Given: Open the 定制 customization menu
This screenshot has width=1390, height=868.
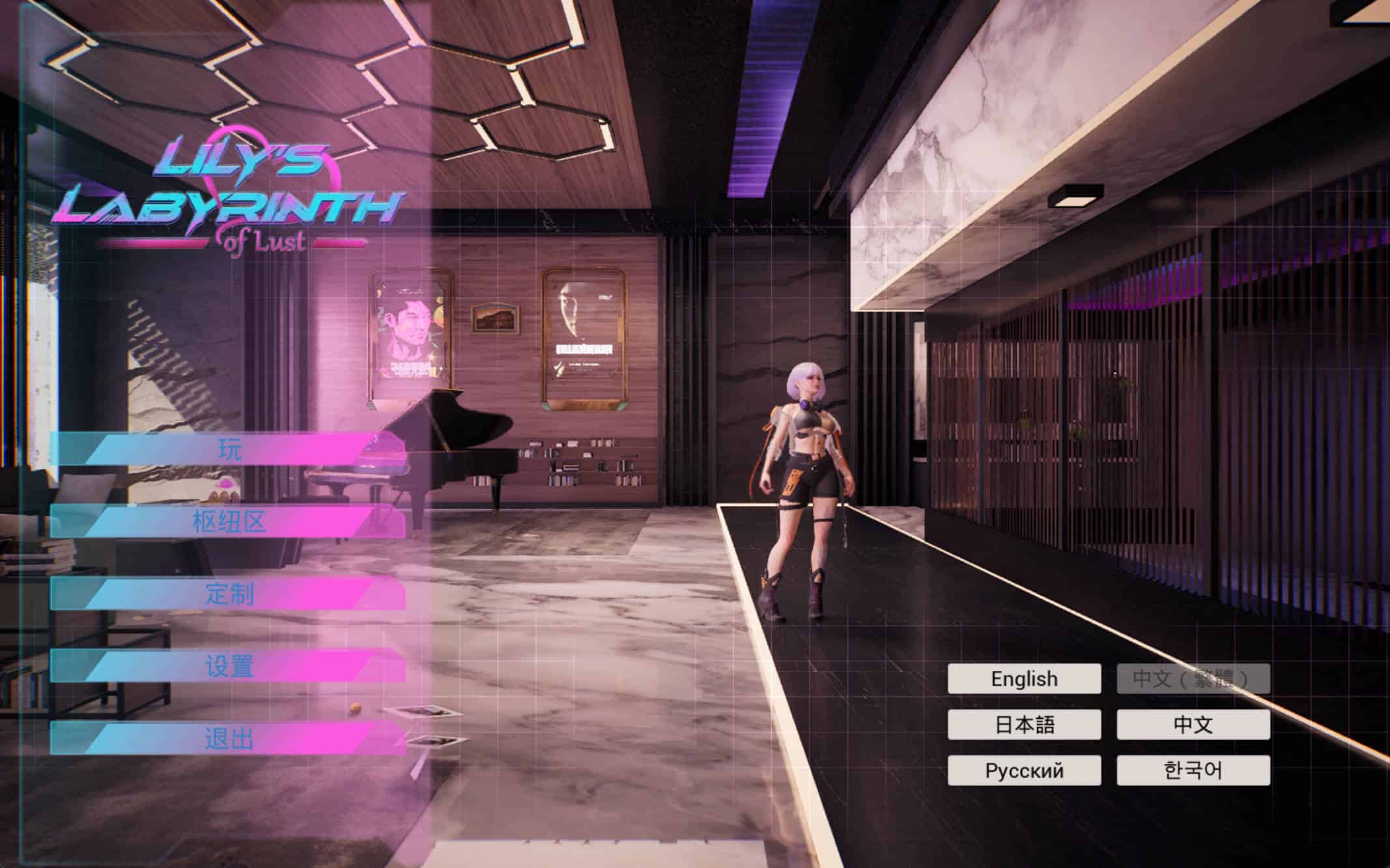Looking at the screenshot, I should tap(229, 594).
